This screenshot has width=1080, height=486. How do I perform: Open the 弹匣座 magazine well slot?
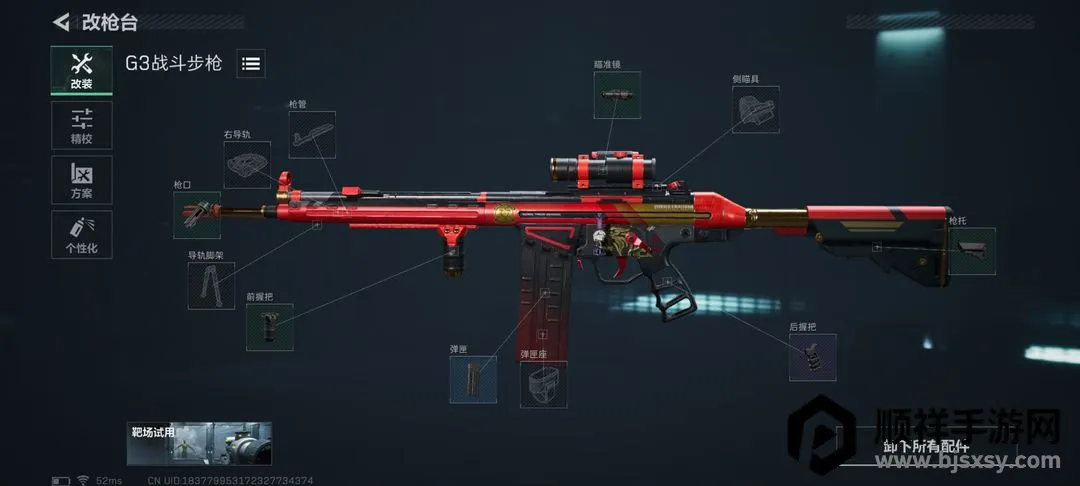pos(543,384)
